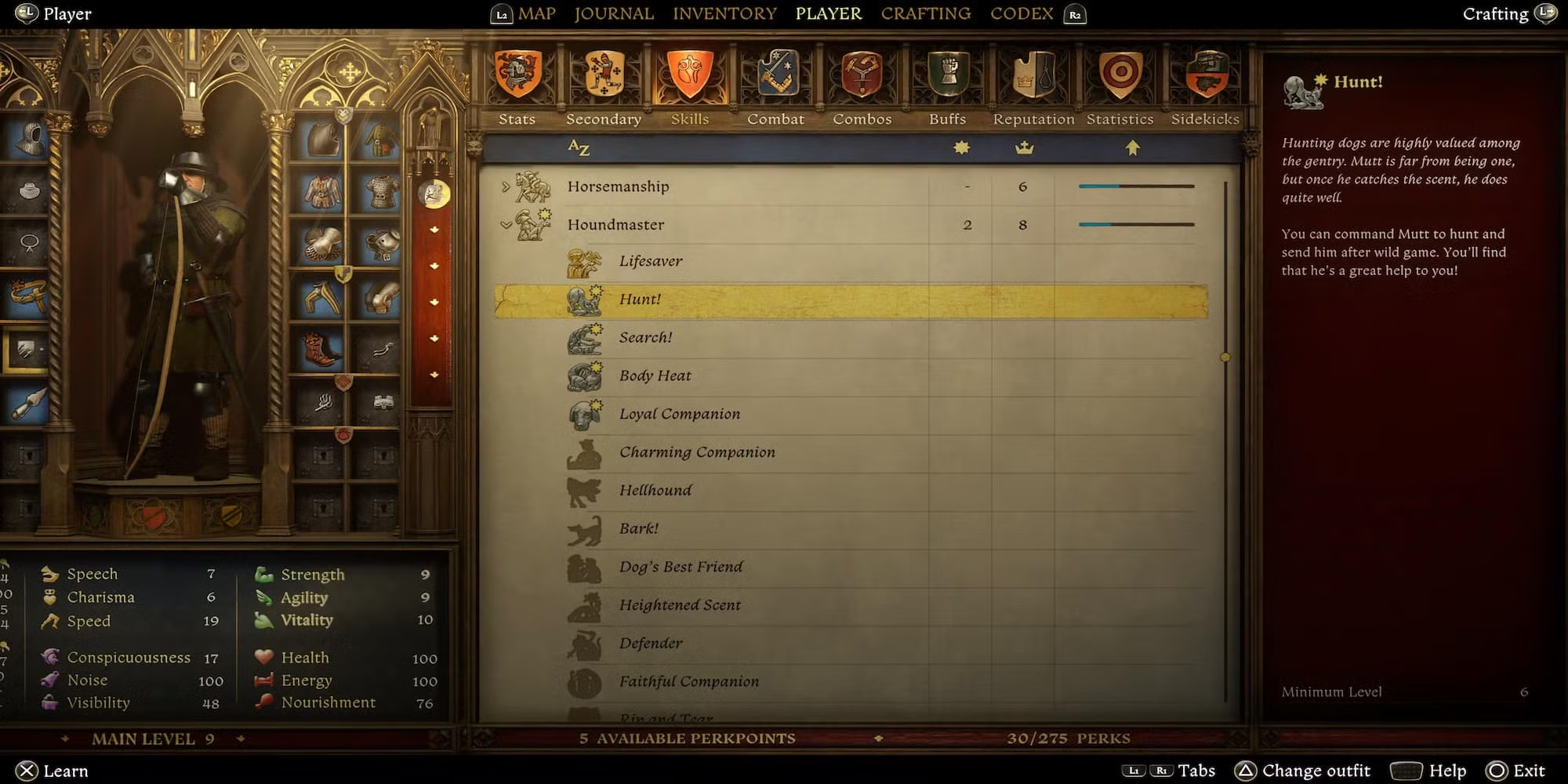Select the Combos crossed-weapons icon
This screenshot has height=784, width=1568.
click(862, 74)
